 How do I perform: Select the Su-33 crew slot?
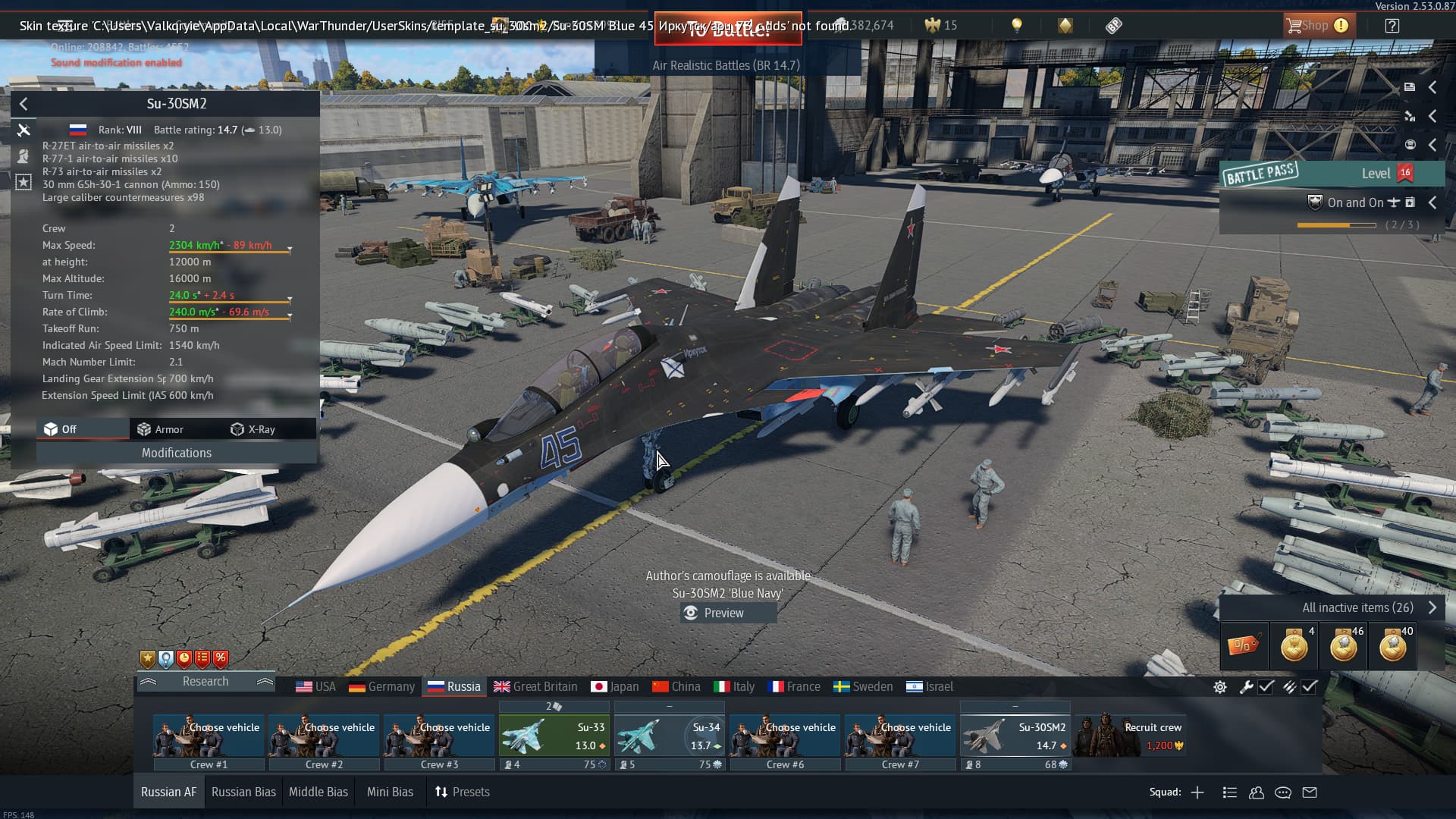(554, 736)
